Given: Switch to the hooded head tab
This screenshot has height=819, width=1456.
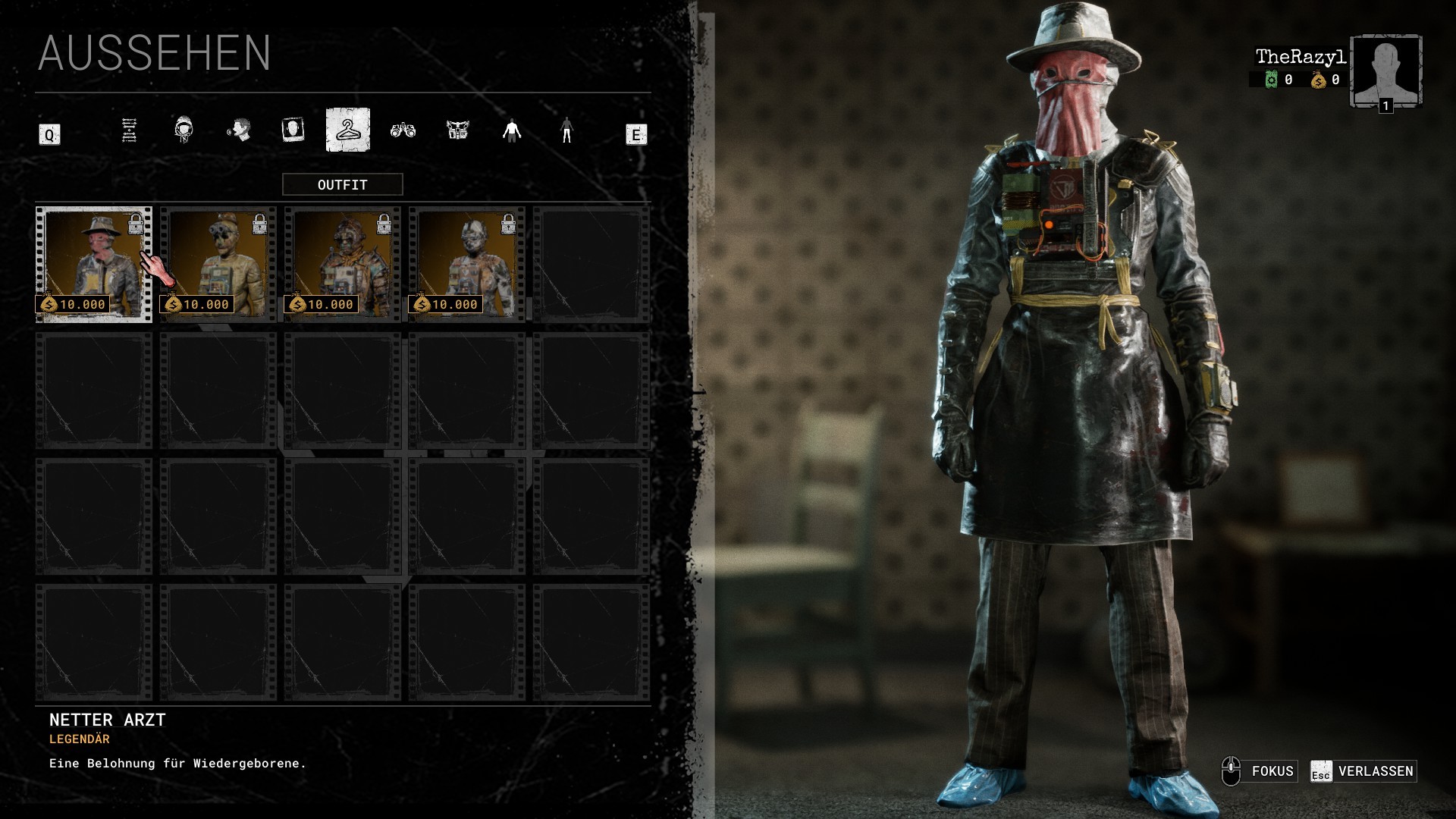Looking at the screenshot, I should 184,130.
